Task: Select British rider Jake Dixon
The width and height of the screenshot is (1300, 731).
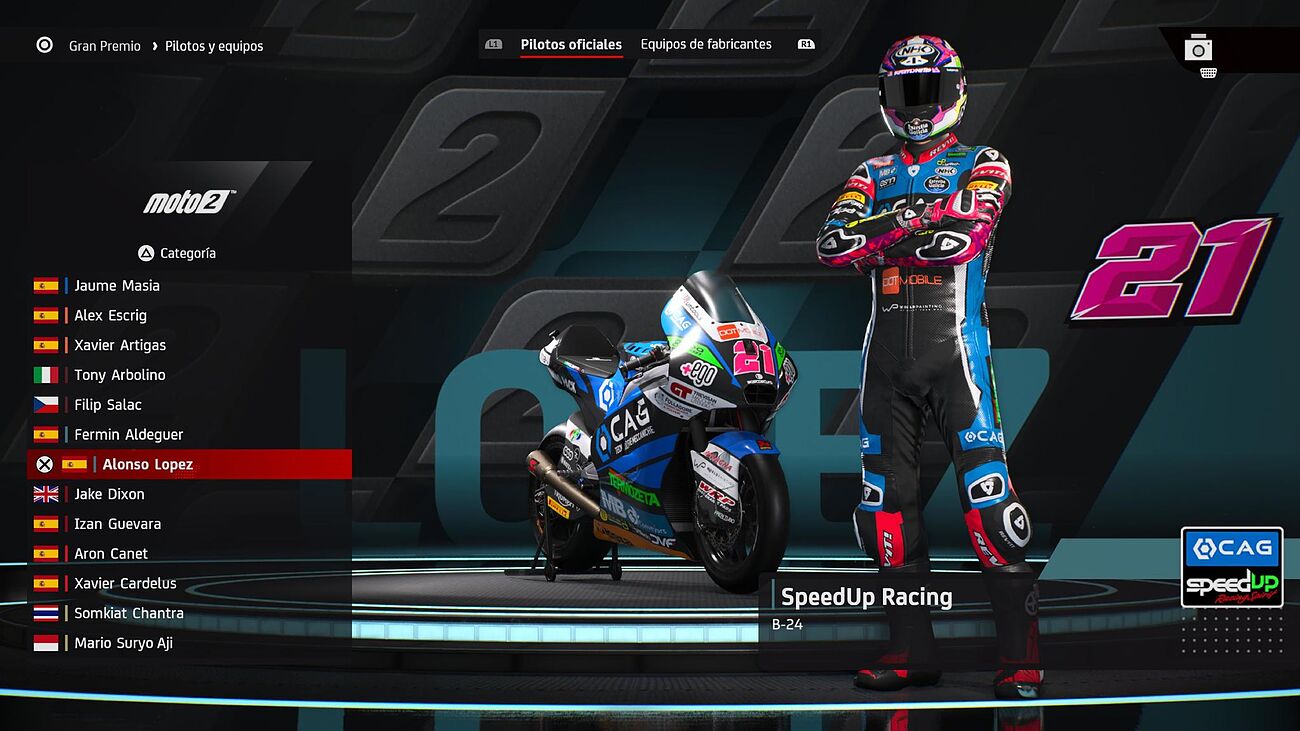Action: 109,494
